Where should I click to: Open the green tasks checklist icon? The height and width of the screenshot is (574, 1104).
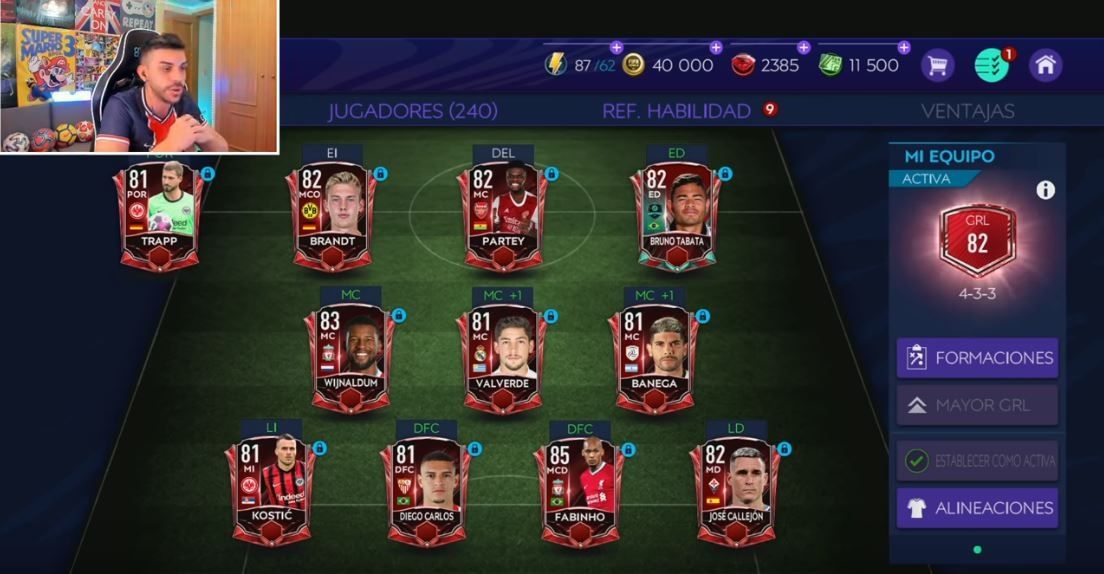click(991, 66)
